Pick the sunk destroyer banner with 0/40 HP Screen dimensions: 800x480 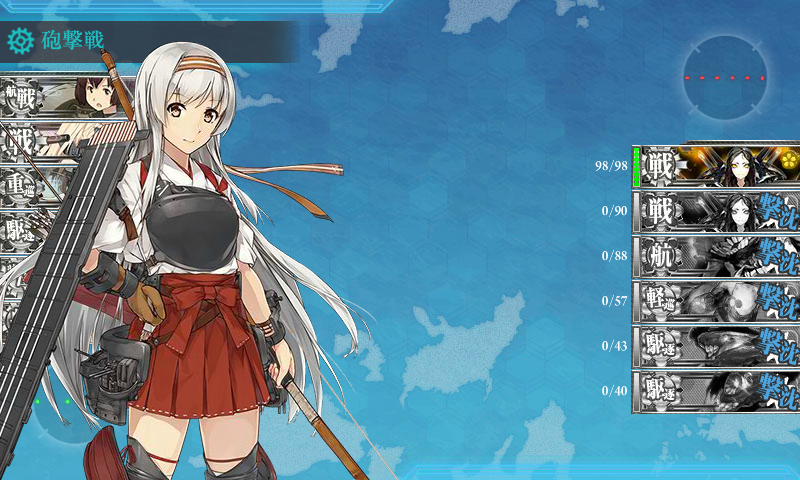click(716, 390)
